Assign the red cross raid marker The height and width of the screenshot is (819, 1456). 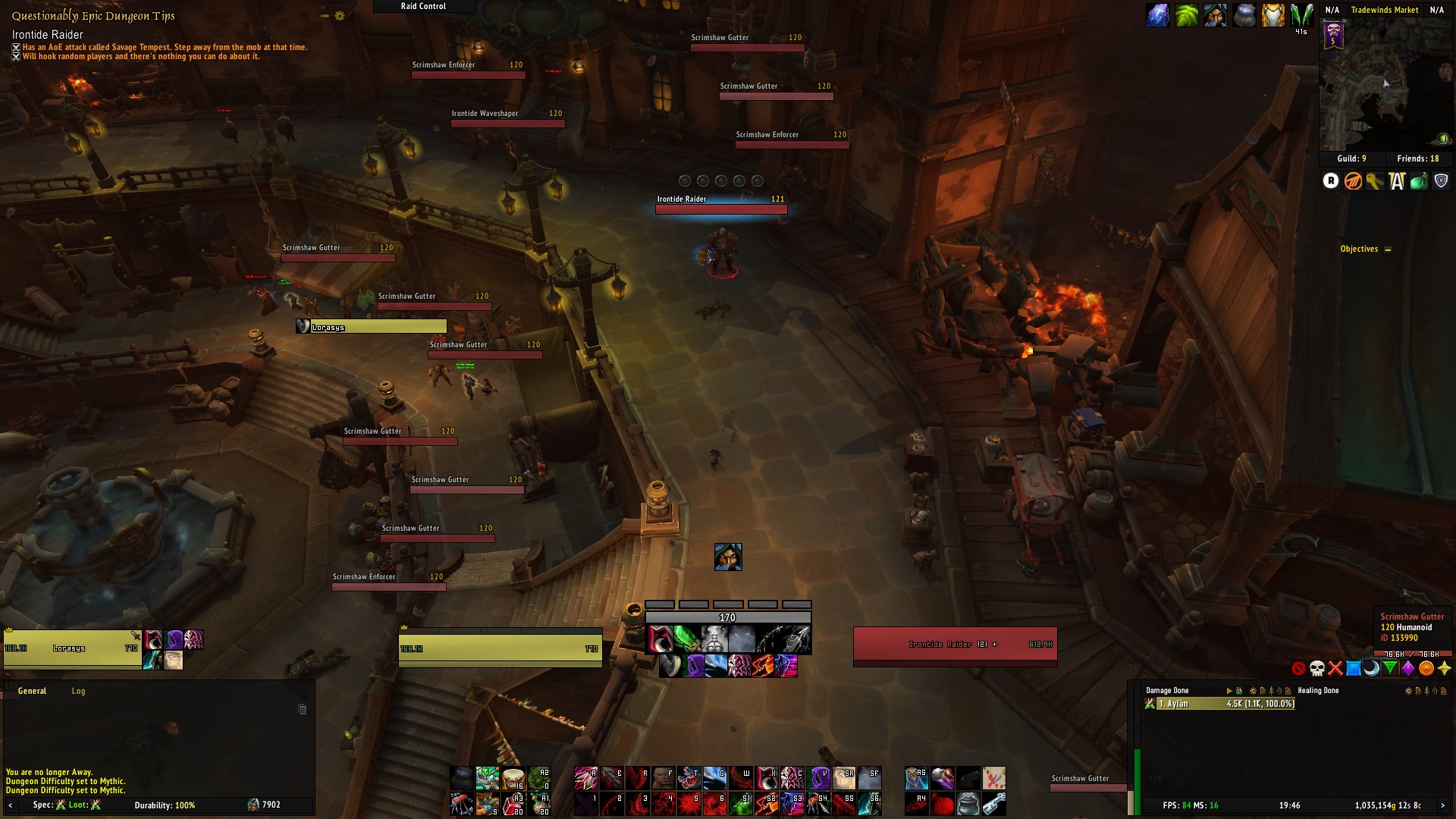(1335, 668)
